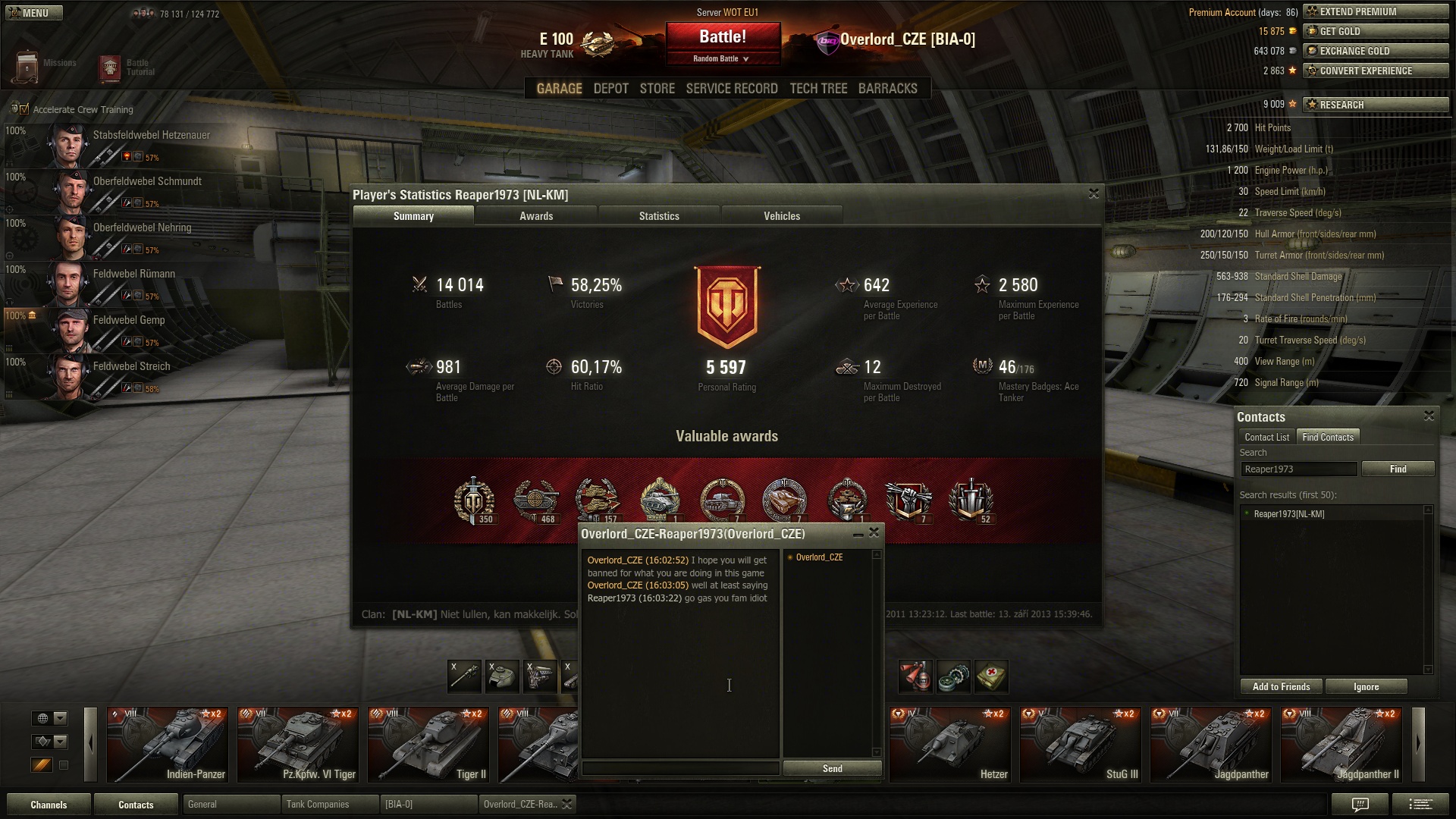Go to the Tech Tree

(818, 89)
